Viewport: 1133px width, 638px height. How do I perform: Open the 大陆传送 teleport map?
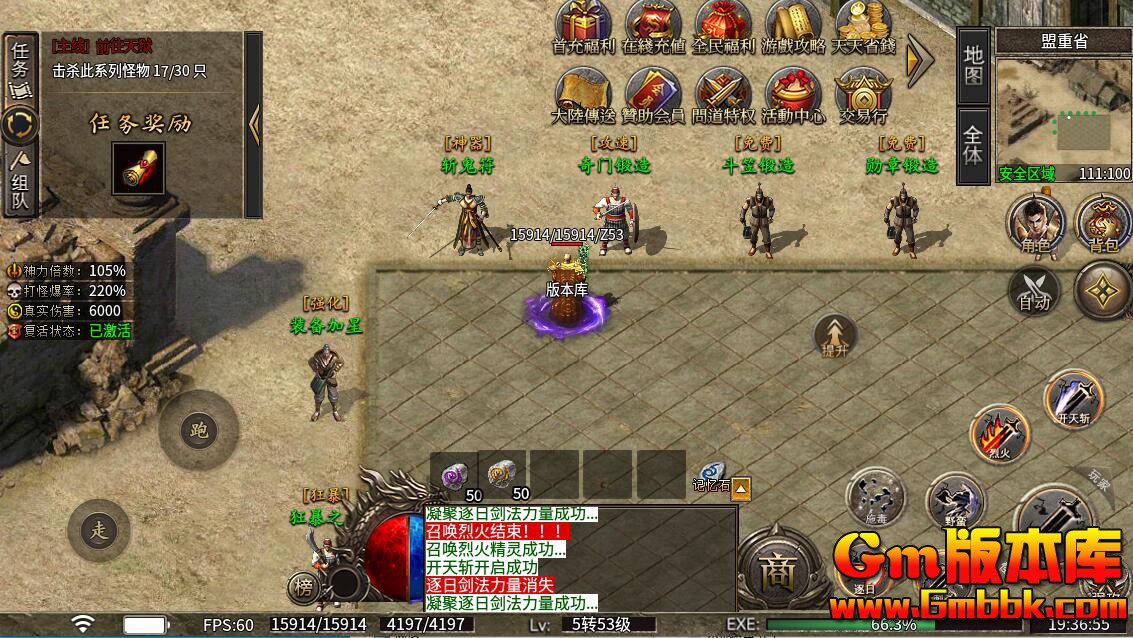[585, 93]
